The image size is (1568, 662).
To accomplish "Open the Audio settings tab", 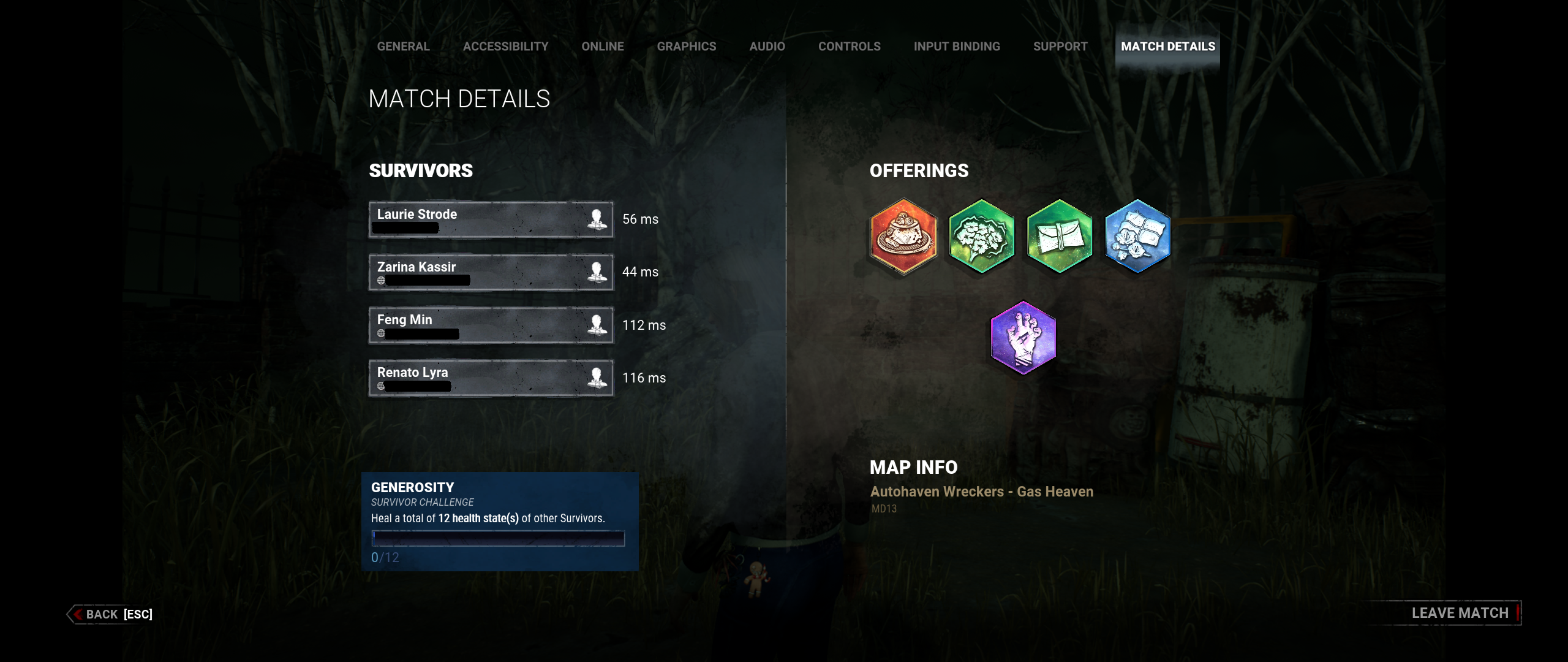I will pyautogui.click(x=767, y=46).
